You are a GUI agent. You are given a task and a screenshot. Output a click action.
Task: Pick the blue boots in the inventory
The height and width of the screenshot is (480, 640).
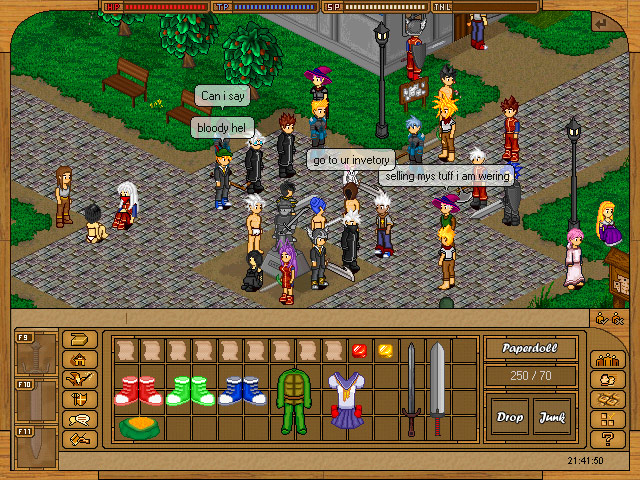[x=237, y=389]
